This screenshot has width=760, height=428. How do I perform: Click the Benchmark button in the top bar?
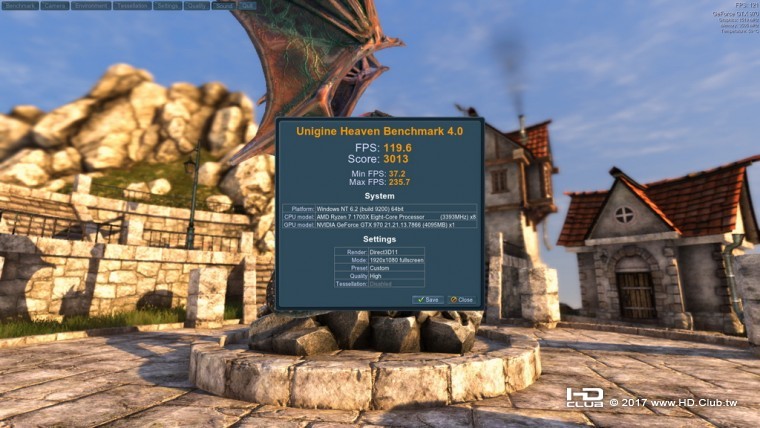[20, 5]
